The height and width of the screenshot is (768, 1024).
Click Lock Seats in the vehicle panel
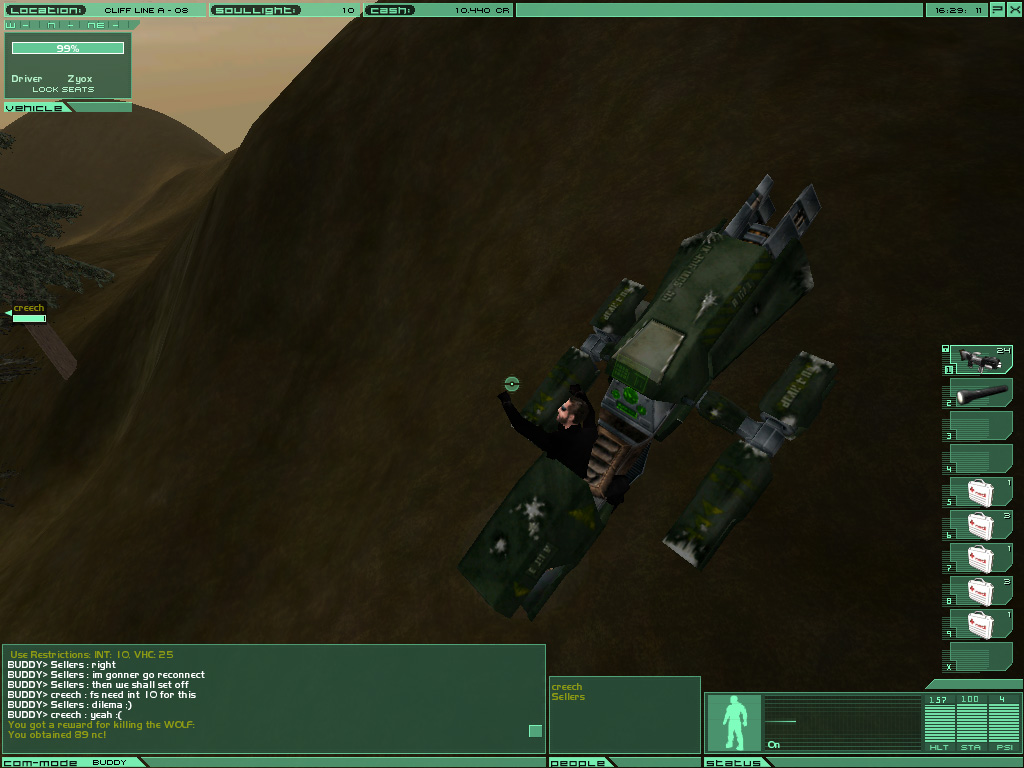pyautogui.click(x=63, y=90)
